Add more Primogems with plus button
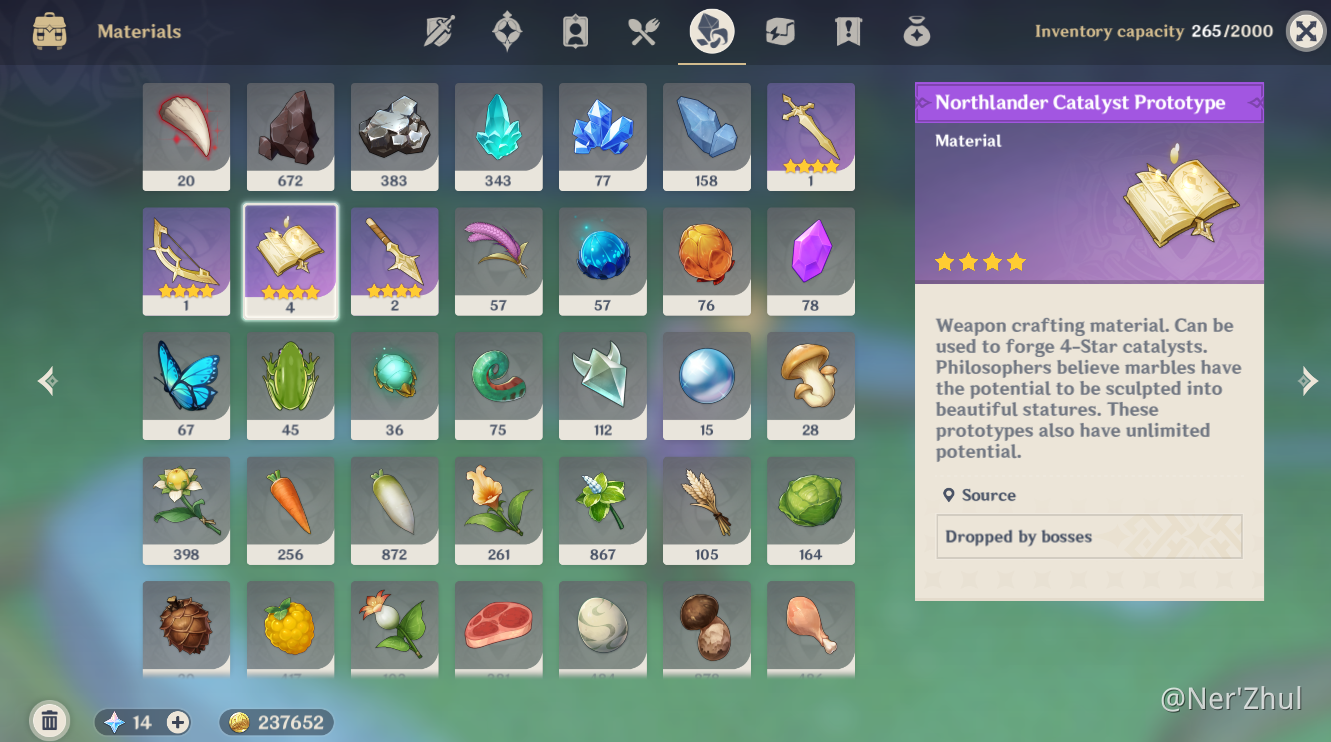The width and height of the screenshot is (1331, 742). click(178, 722)
